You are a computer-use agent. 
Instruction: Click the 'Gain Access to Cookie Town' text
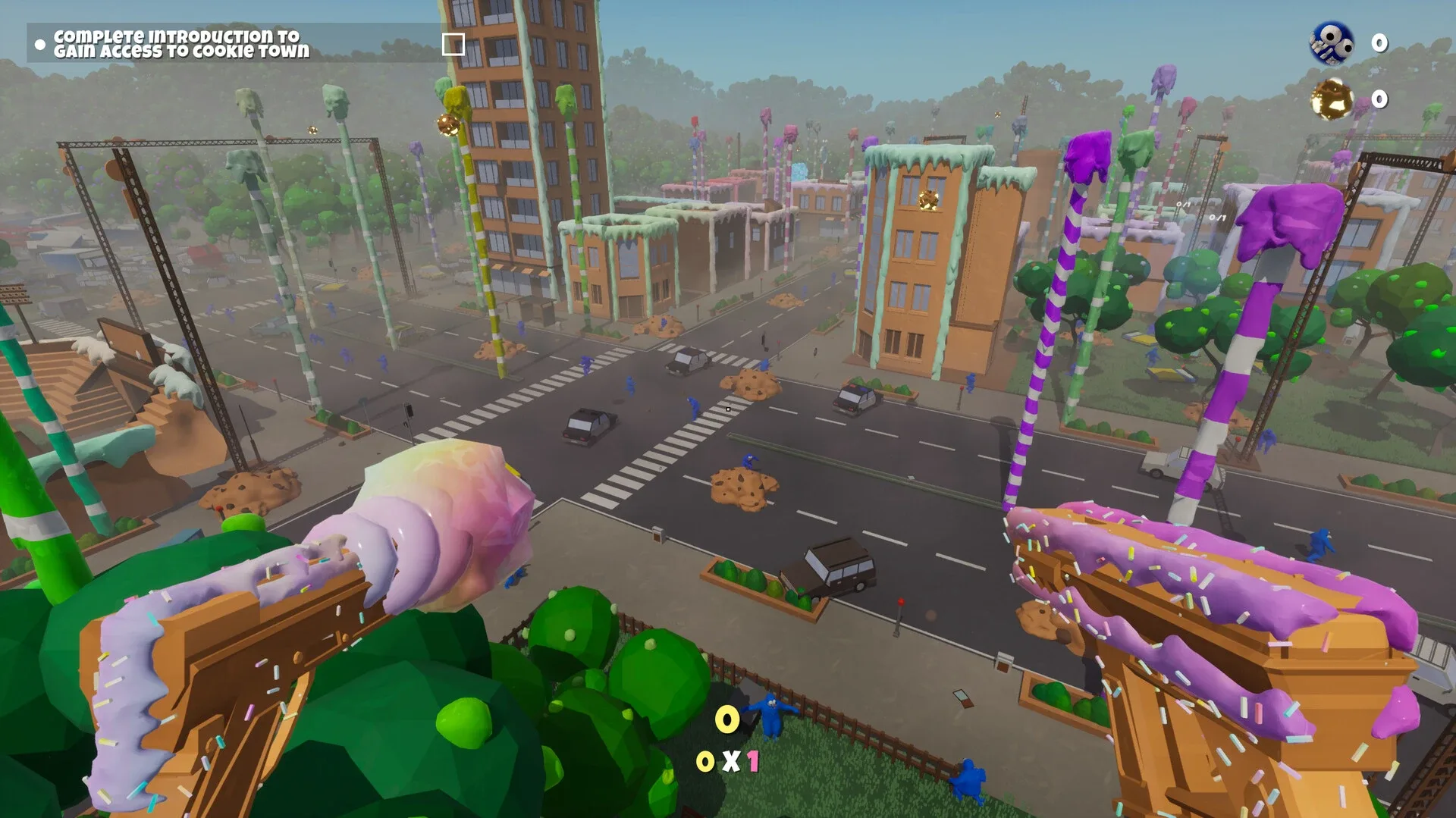(x=182, y=52)
